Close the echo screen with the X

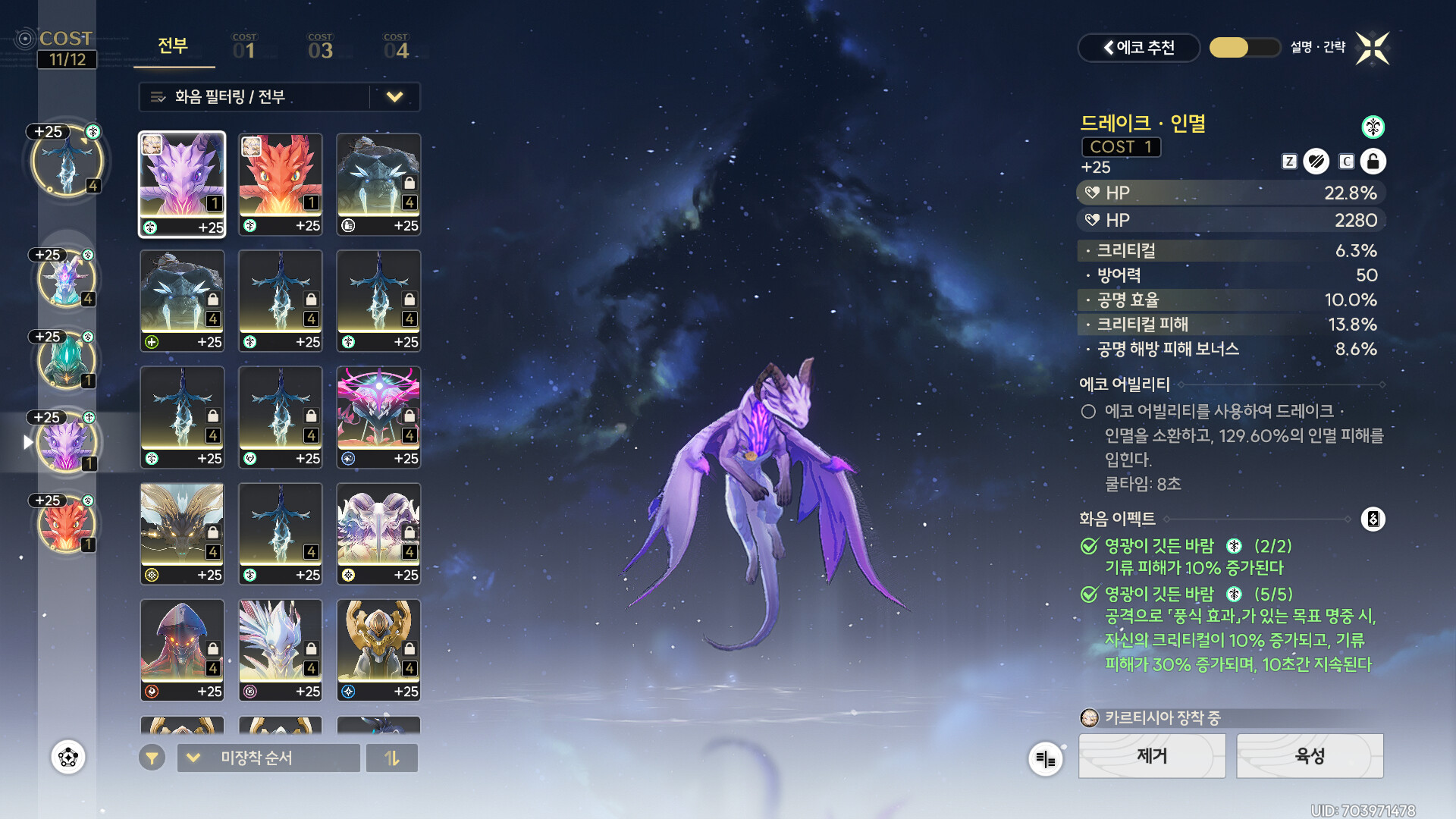click(1373, 49)
